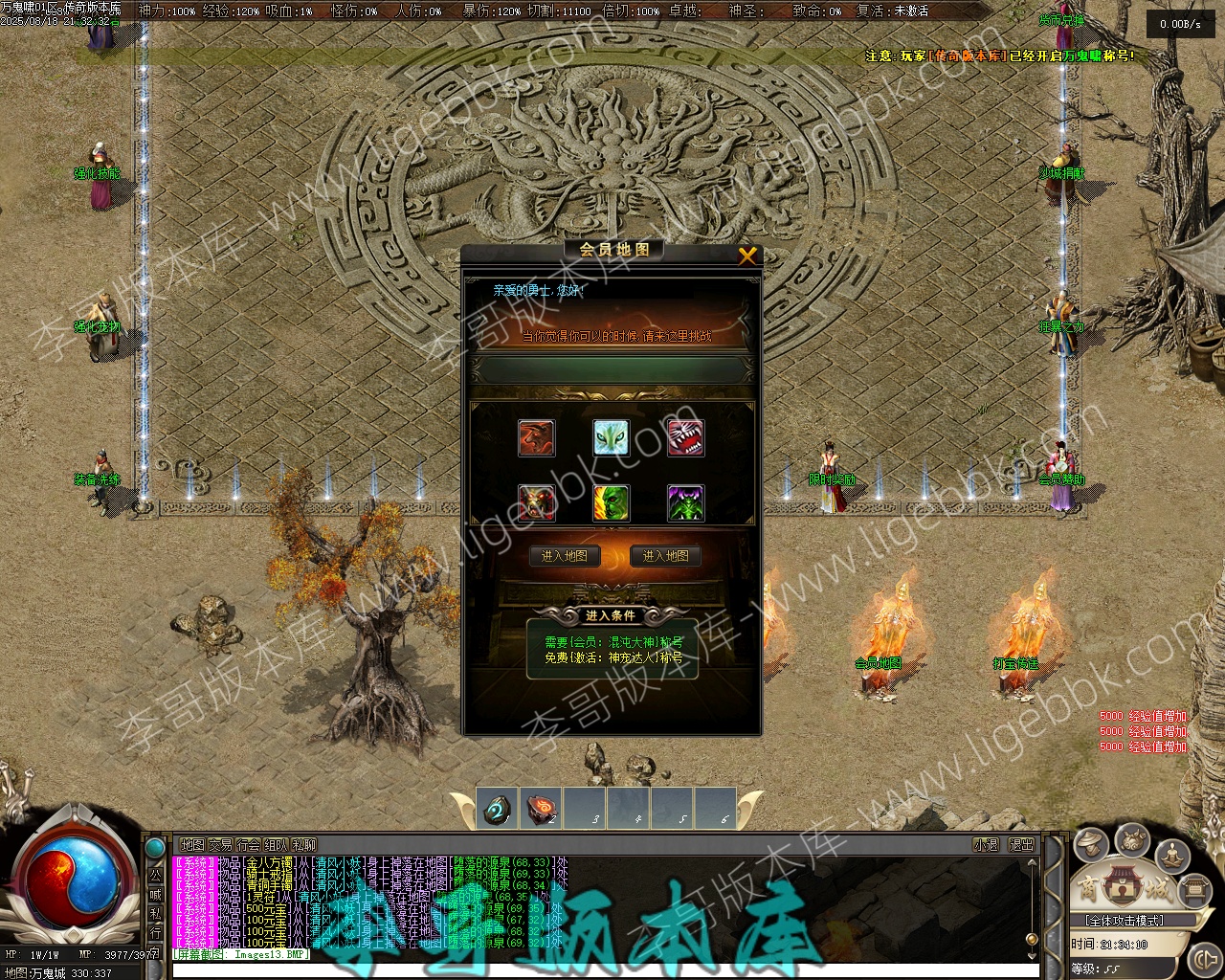Switch to the 地图 chat tab
1225x980 pixels.
(192, 845)
